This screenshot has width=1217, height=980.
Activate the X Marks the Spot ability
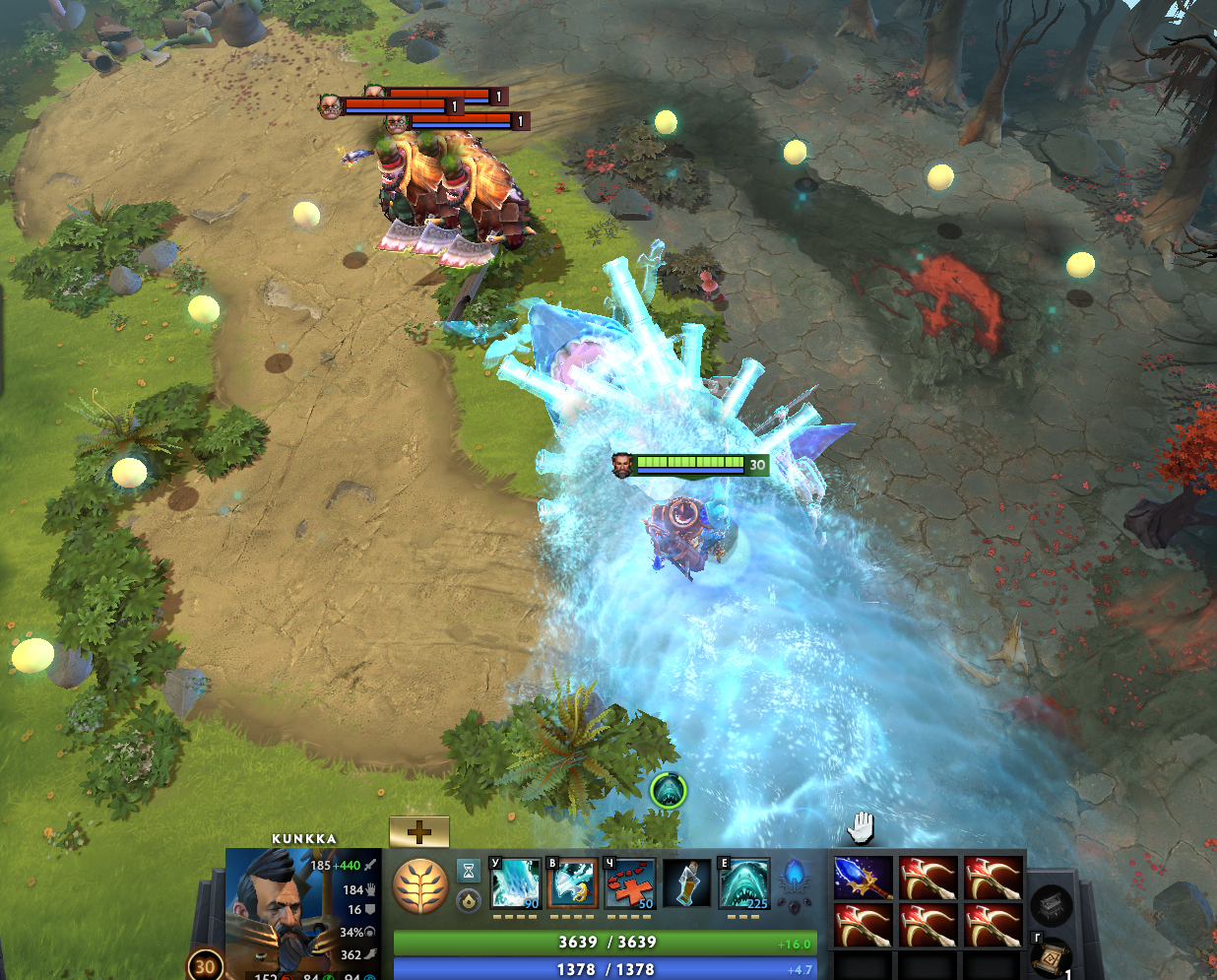(629, 883)
